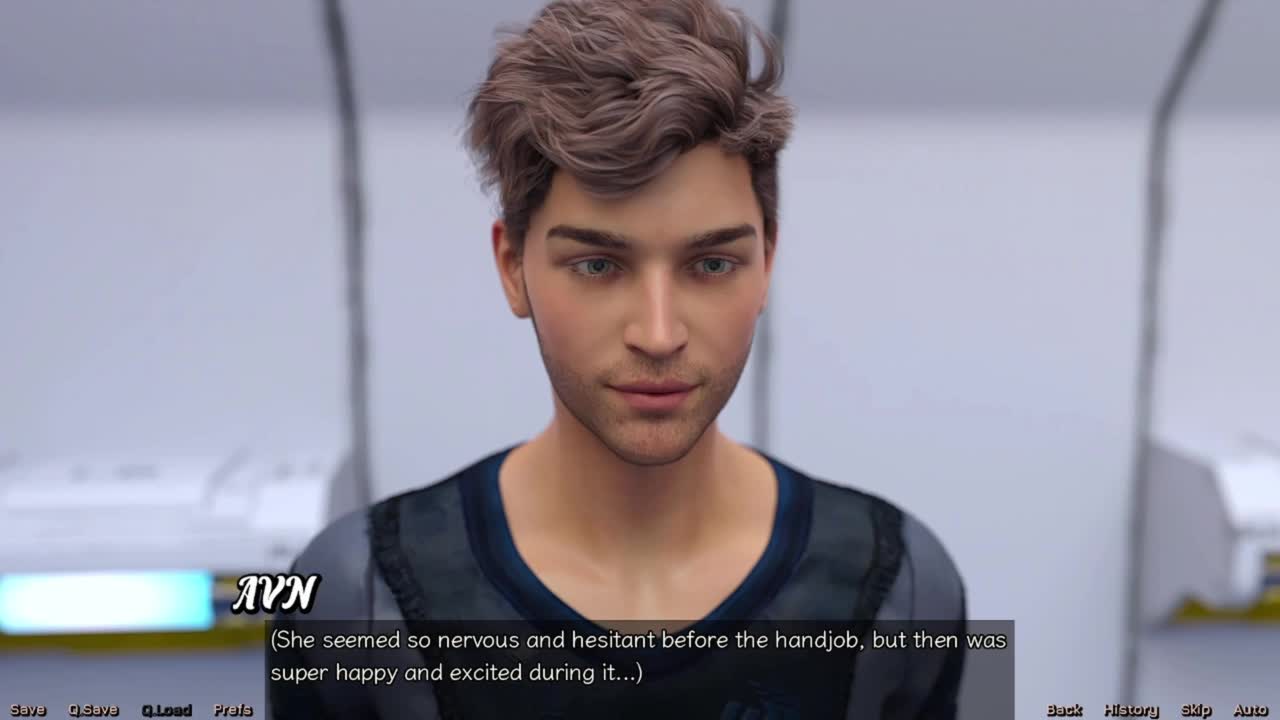This screenshot has height=720, width=1280.
Task: Toggle Auto advance mode
Action: 1250,710
